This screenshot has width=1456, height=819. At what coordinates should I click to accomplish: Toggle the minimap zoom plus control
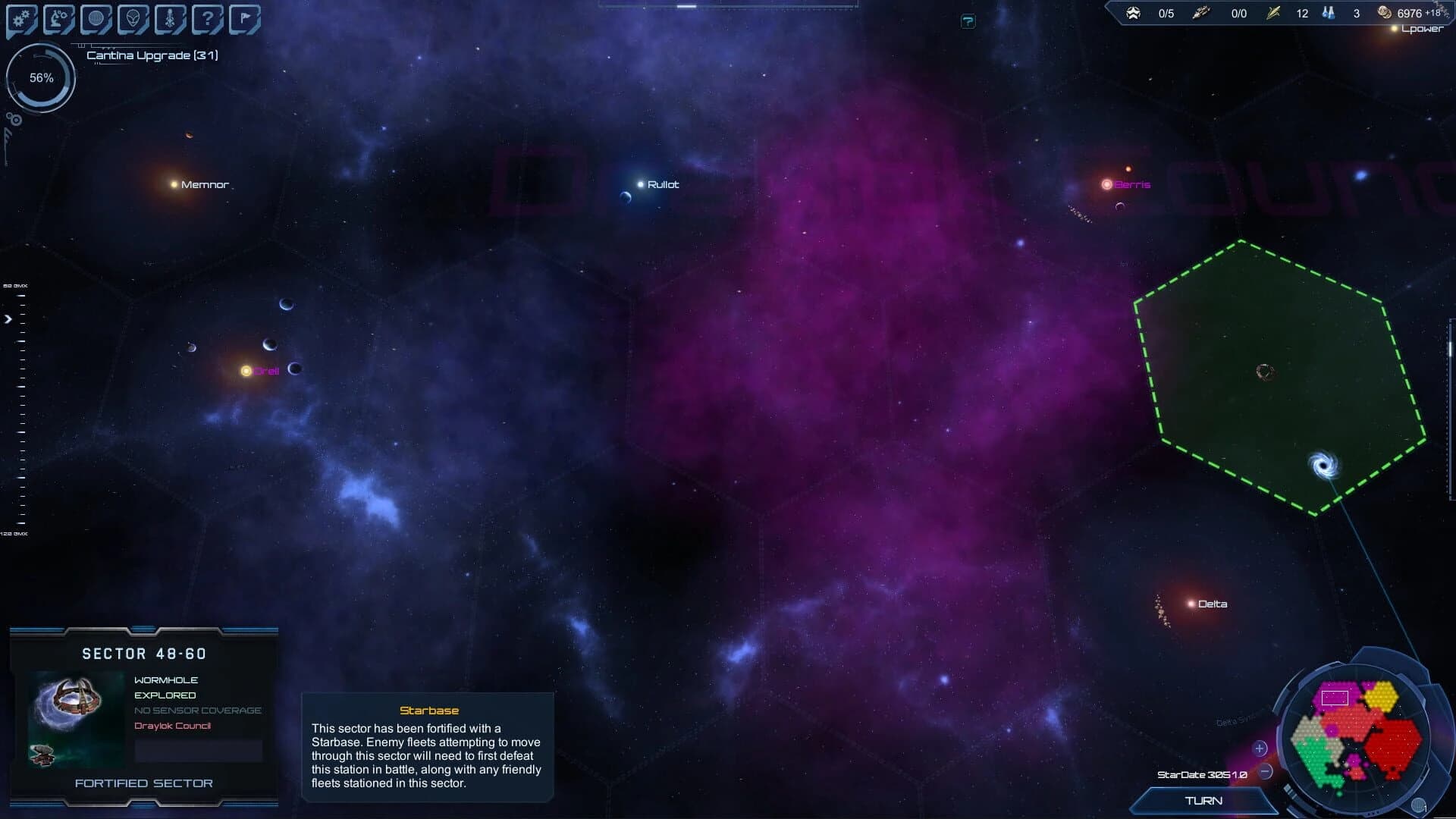coord(1260,748)
